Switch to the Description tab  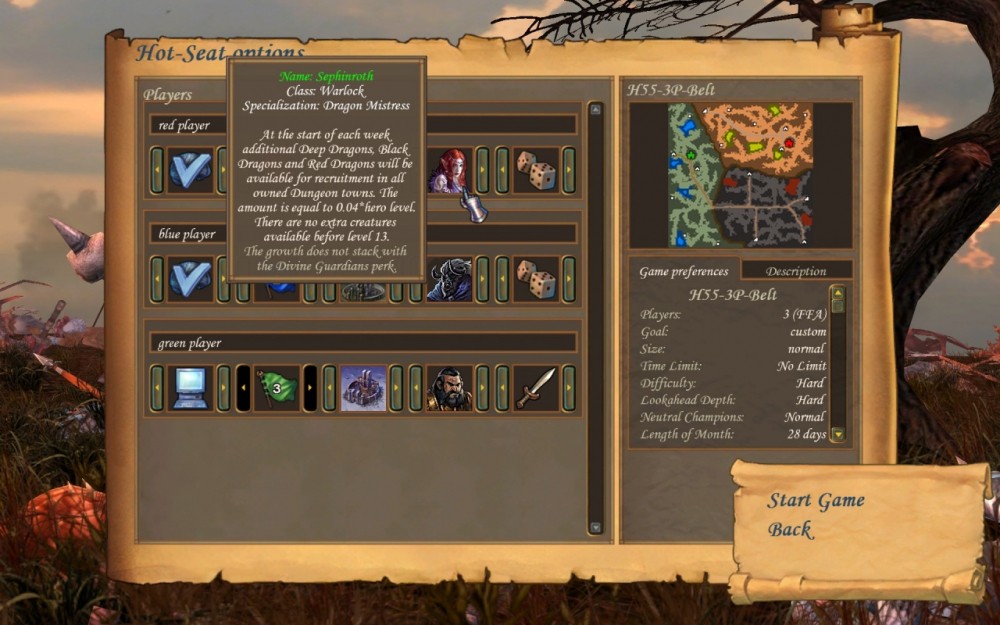[796, 271]
